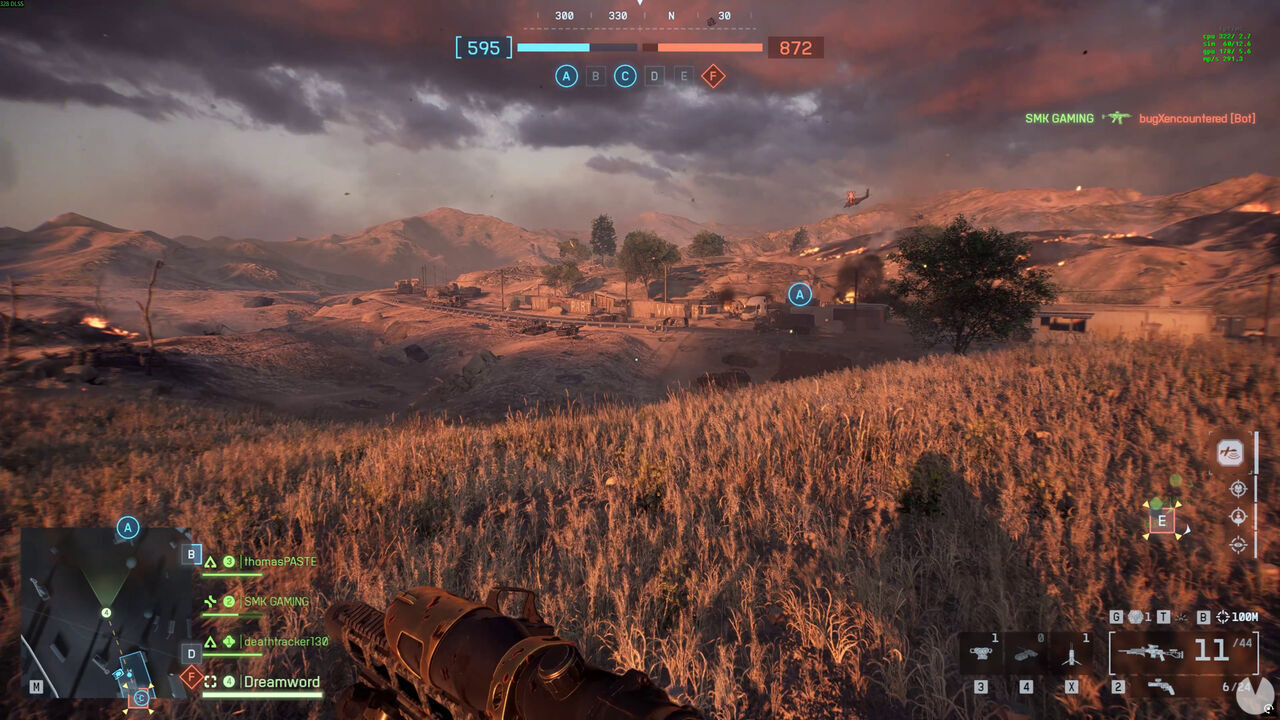Select objective B in the top objective bar
The height and width of the screenshot is (720, 1280).
click(x=596, y=76)
